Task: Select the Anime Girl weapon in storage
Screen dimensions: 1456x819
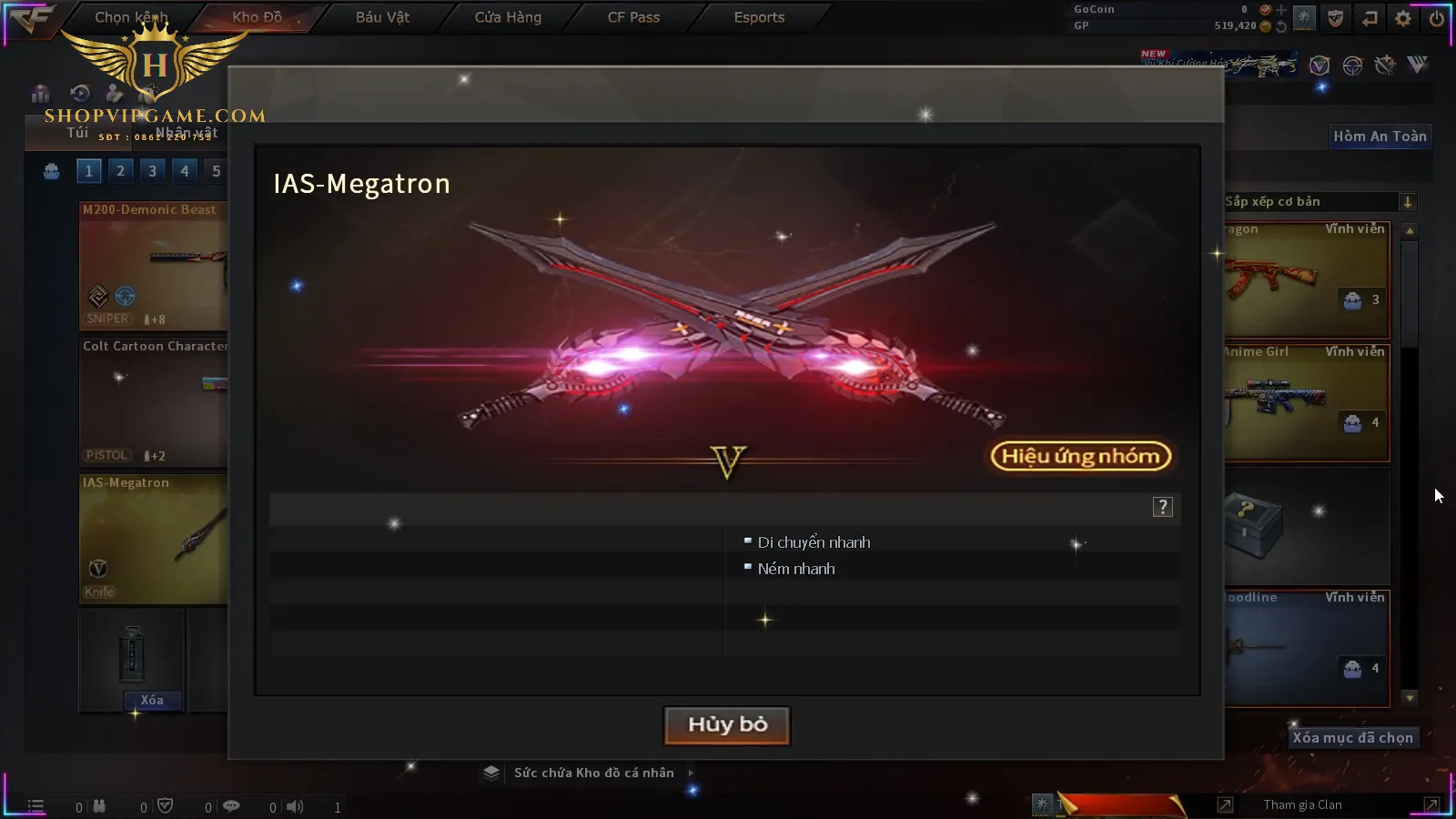Action: click(1307, 402)
